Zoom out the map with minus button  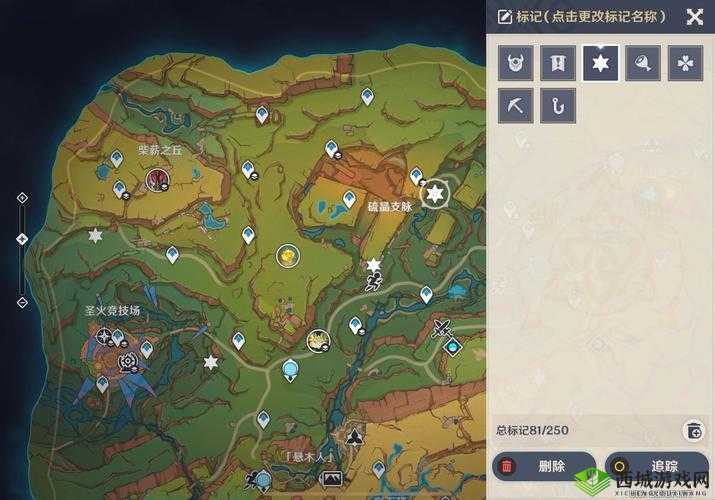(x=22, y=302)
